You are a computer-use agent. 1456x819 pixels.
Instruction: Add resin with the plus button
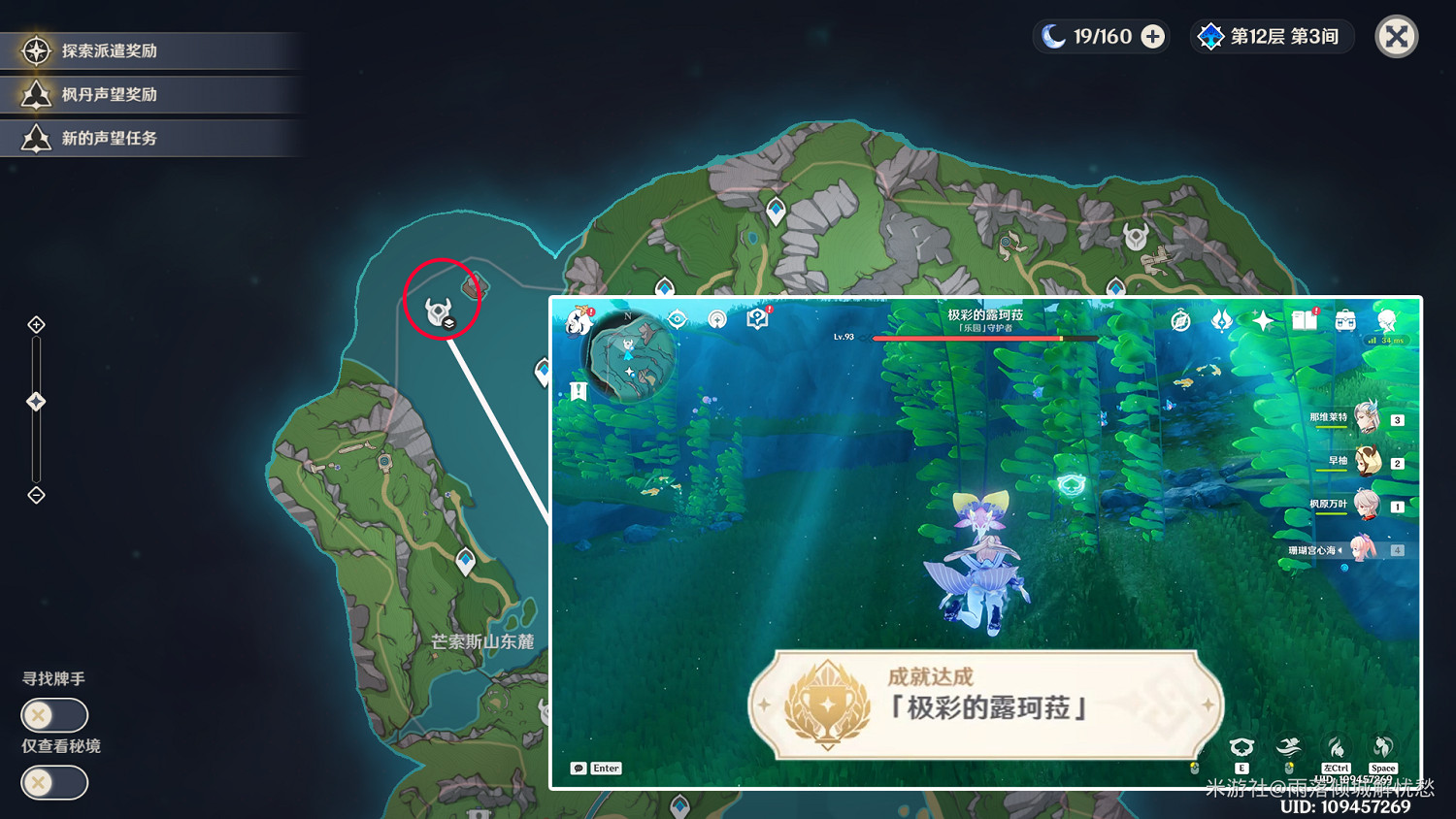click(x=1151, y=37)
